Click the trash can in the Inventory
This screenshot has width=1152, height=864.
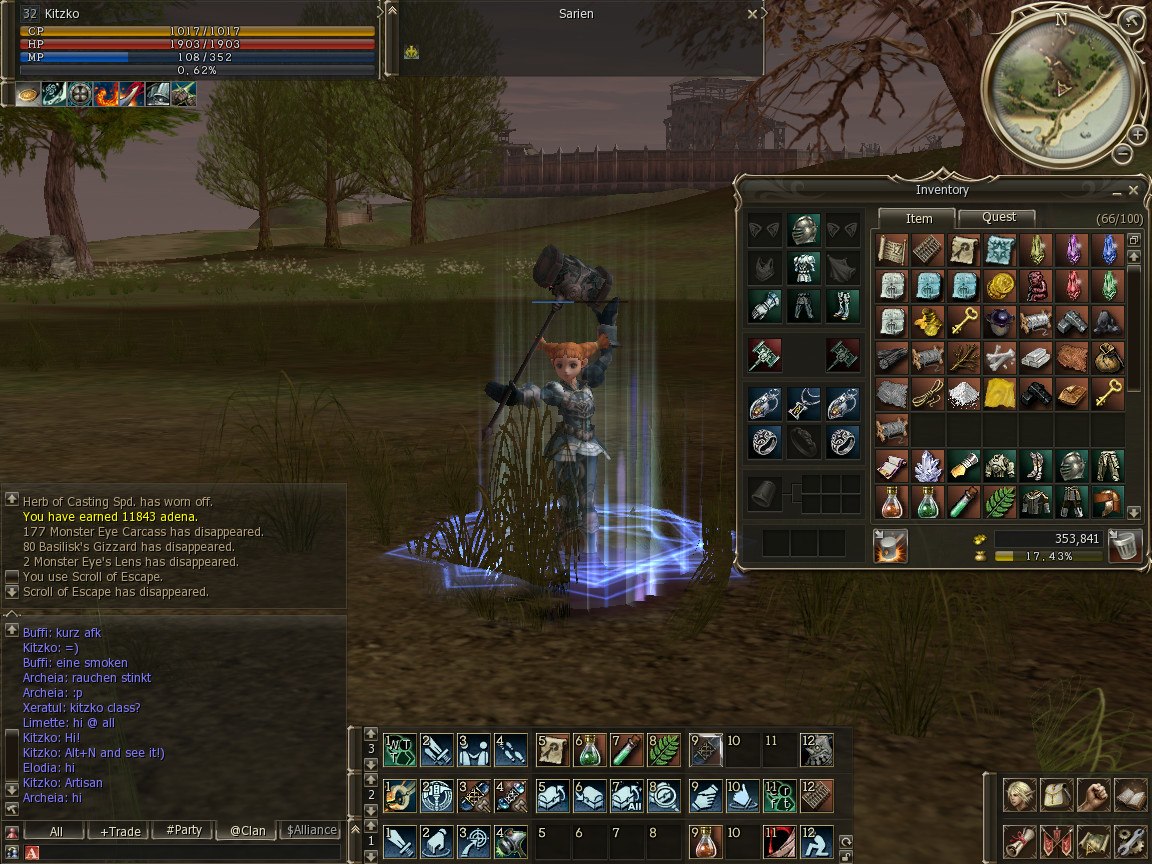[1125, 546]
